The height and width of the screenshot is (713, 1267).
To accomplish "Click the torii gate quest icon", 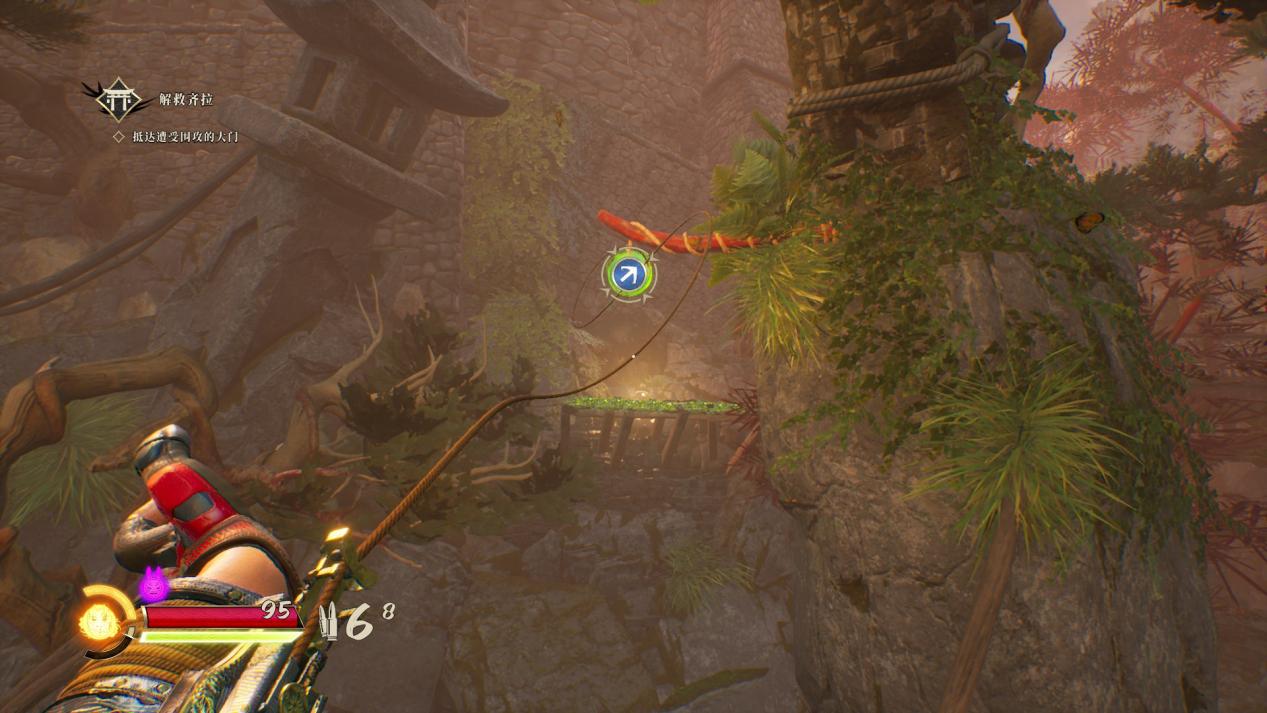I will (x=118, y=99).
